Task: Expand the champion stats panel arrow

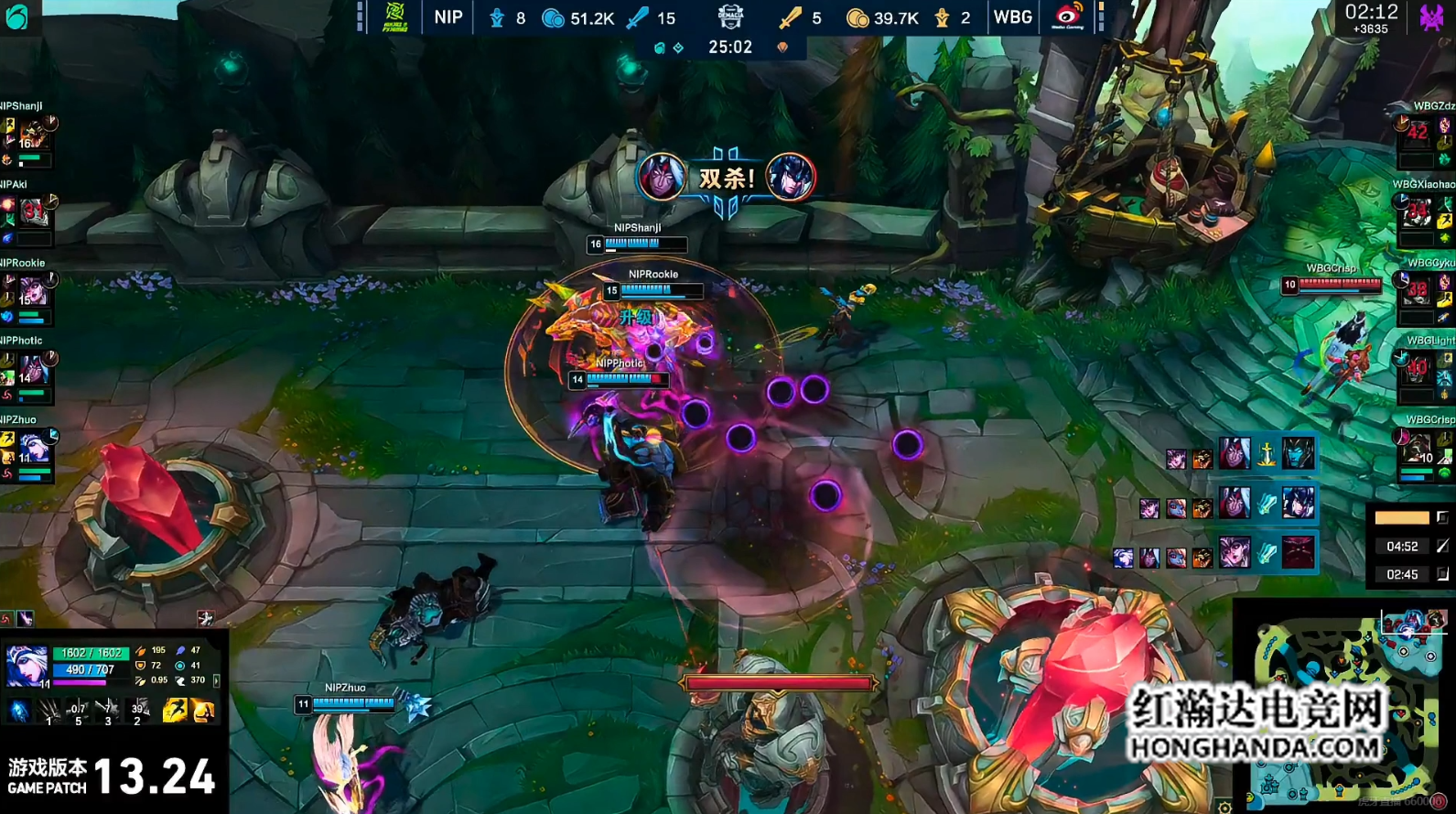Action: pos(216,680)
